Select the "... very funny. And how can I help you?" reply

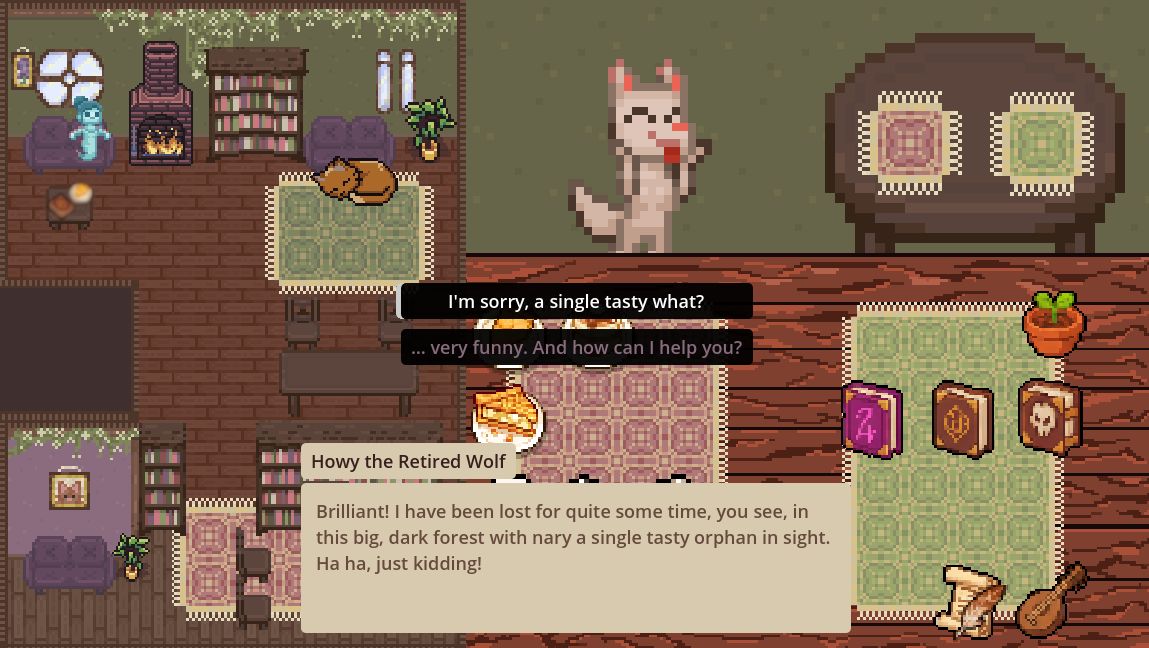576,348
